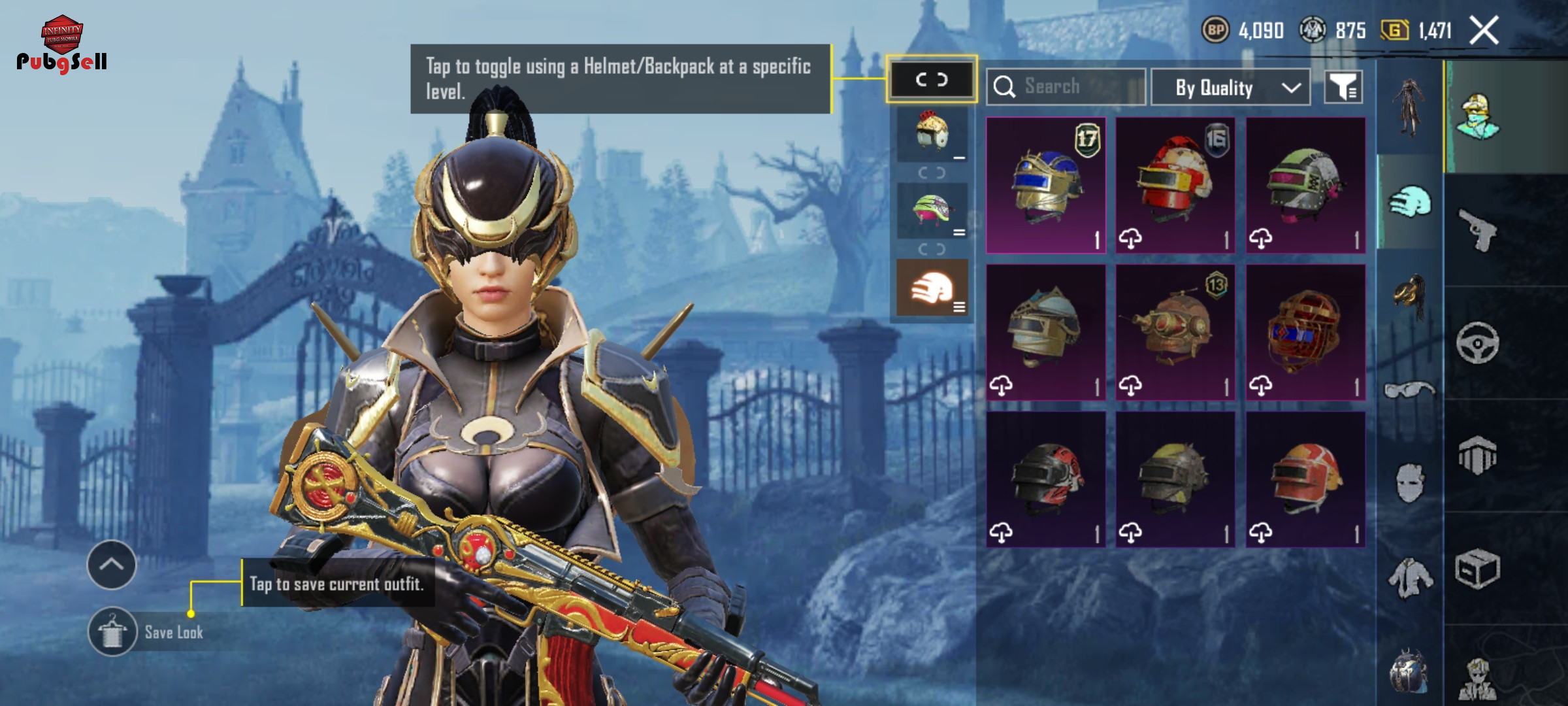
Task: Select the red level 16 helmet
Action: (1175, 185)
